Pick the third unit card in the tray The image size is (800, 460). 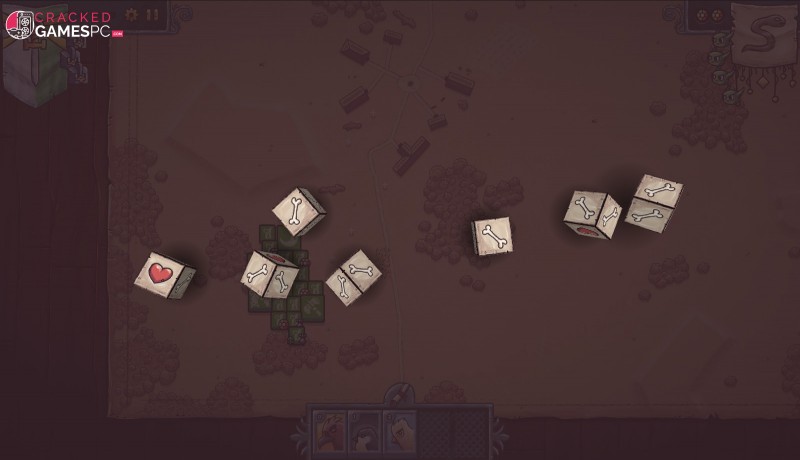tap(399, 432)
